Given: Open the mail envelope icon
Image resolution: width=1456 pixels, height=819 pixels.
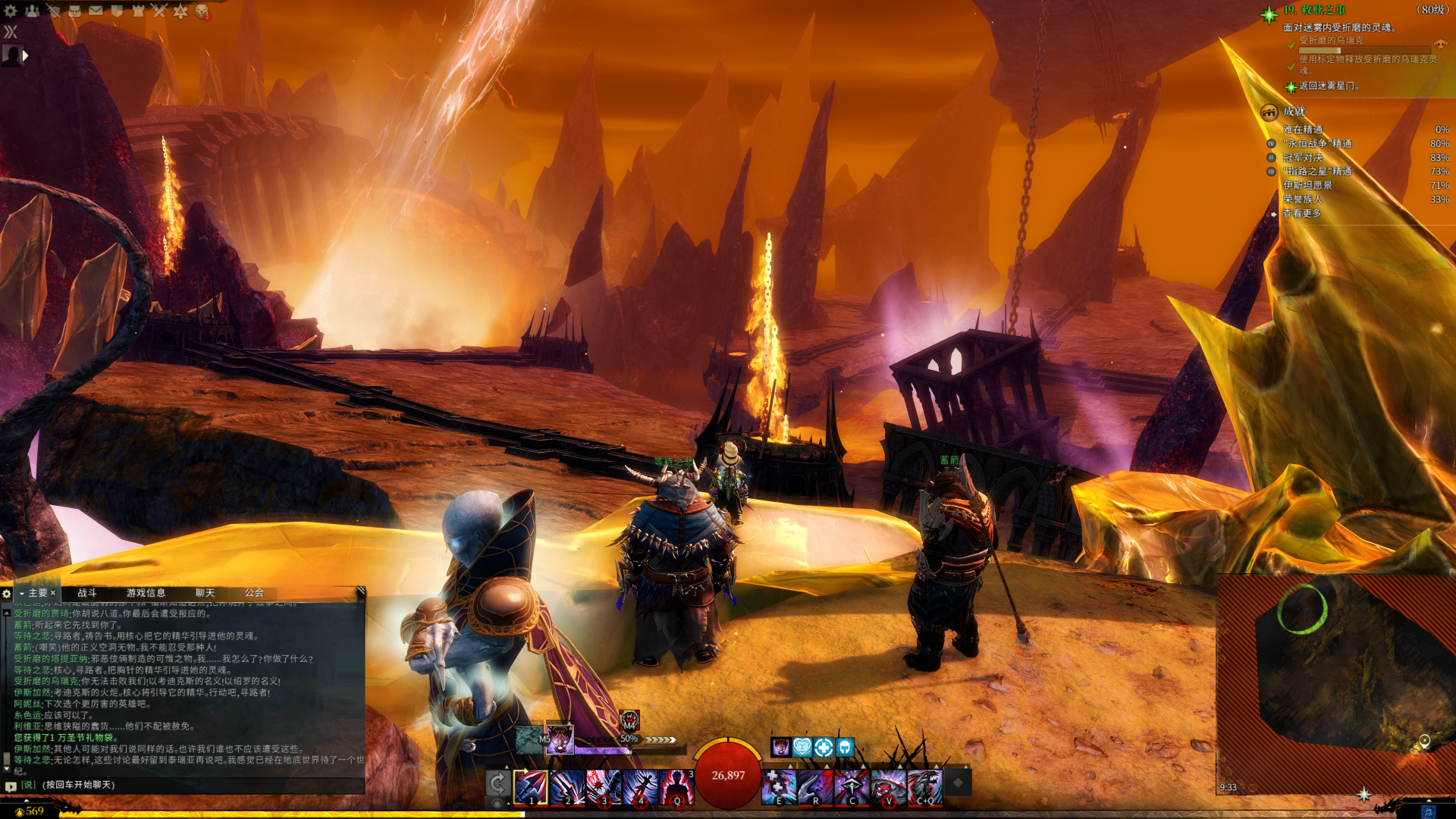Looking at the screenshot, I should pos(96,11).
